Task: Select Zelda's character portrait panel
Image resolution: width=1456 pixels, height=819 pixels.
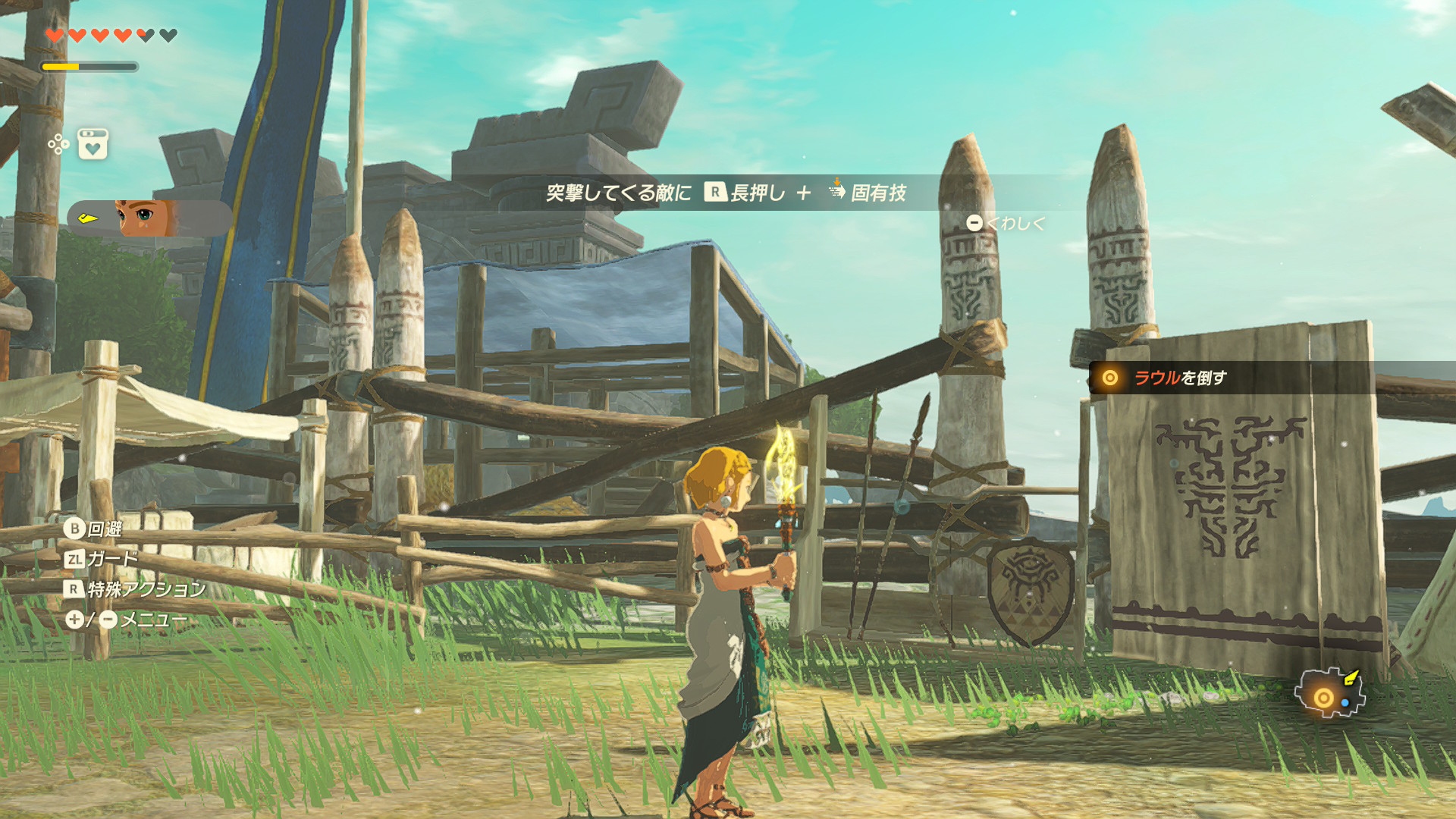Action: coord(149,218)
